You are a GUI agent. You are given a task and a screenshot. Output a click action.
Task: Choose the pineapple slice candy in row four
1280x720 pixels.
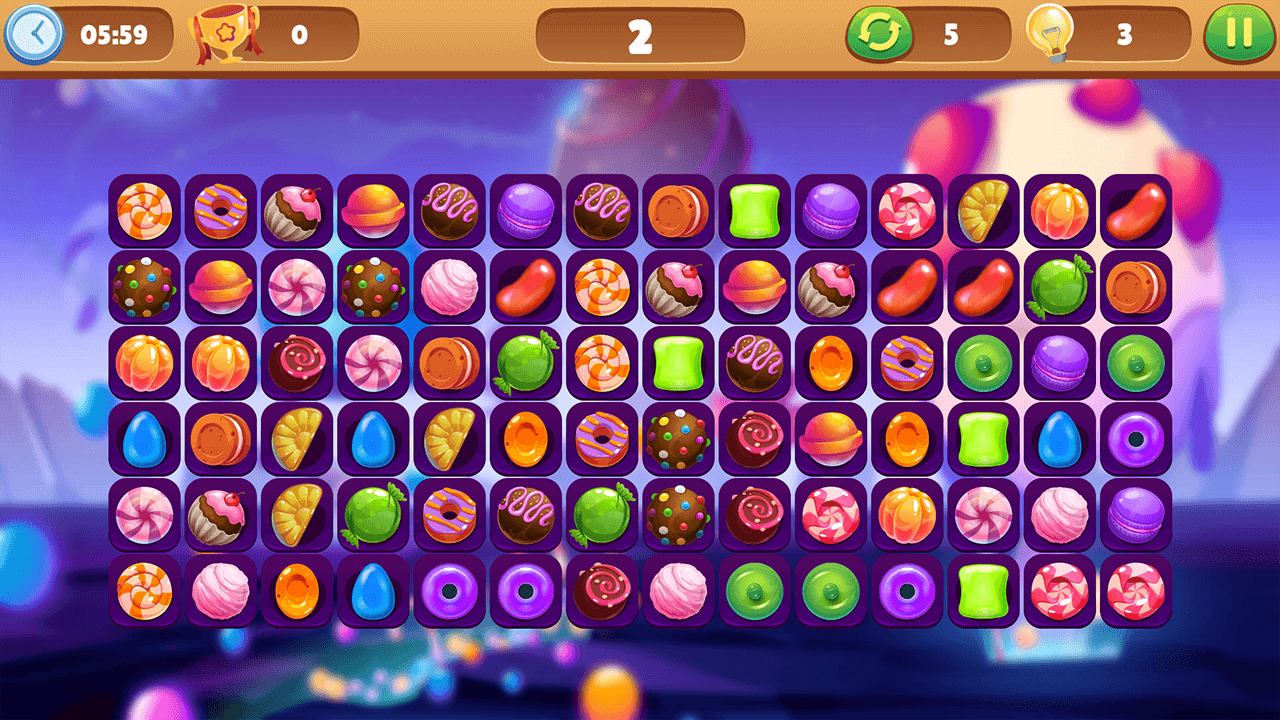click(296, 441)
